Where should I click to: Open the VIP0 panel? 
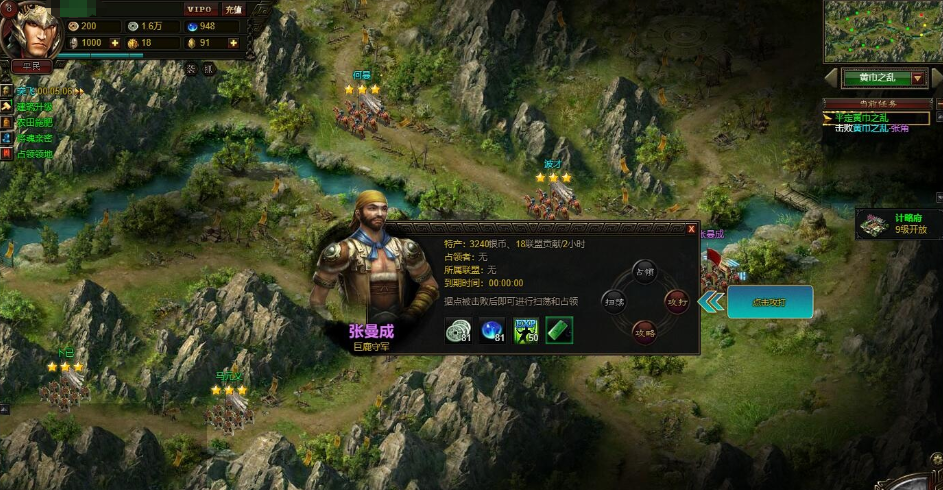[201, 9]
